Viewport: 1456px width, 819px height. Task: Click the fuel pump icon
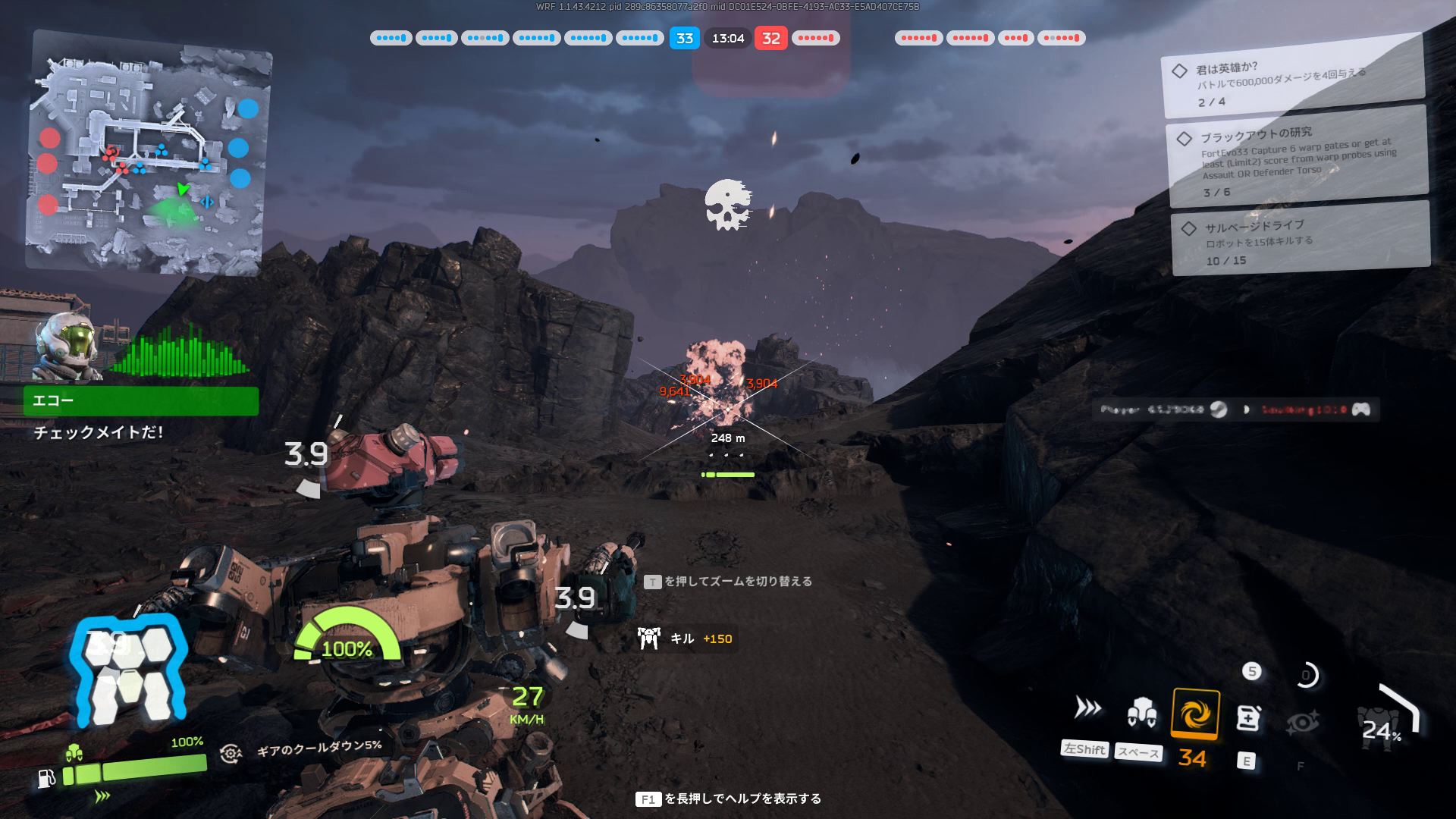(x=46, y=778)
